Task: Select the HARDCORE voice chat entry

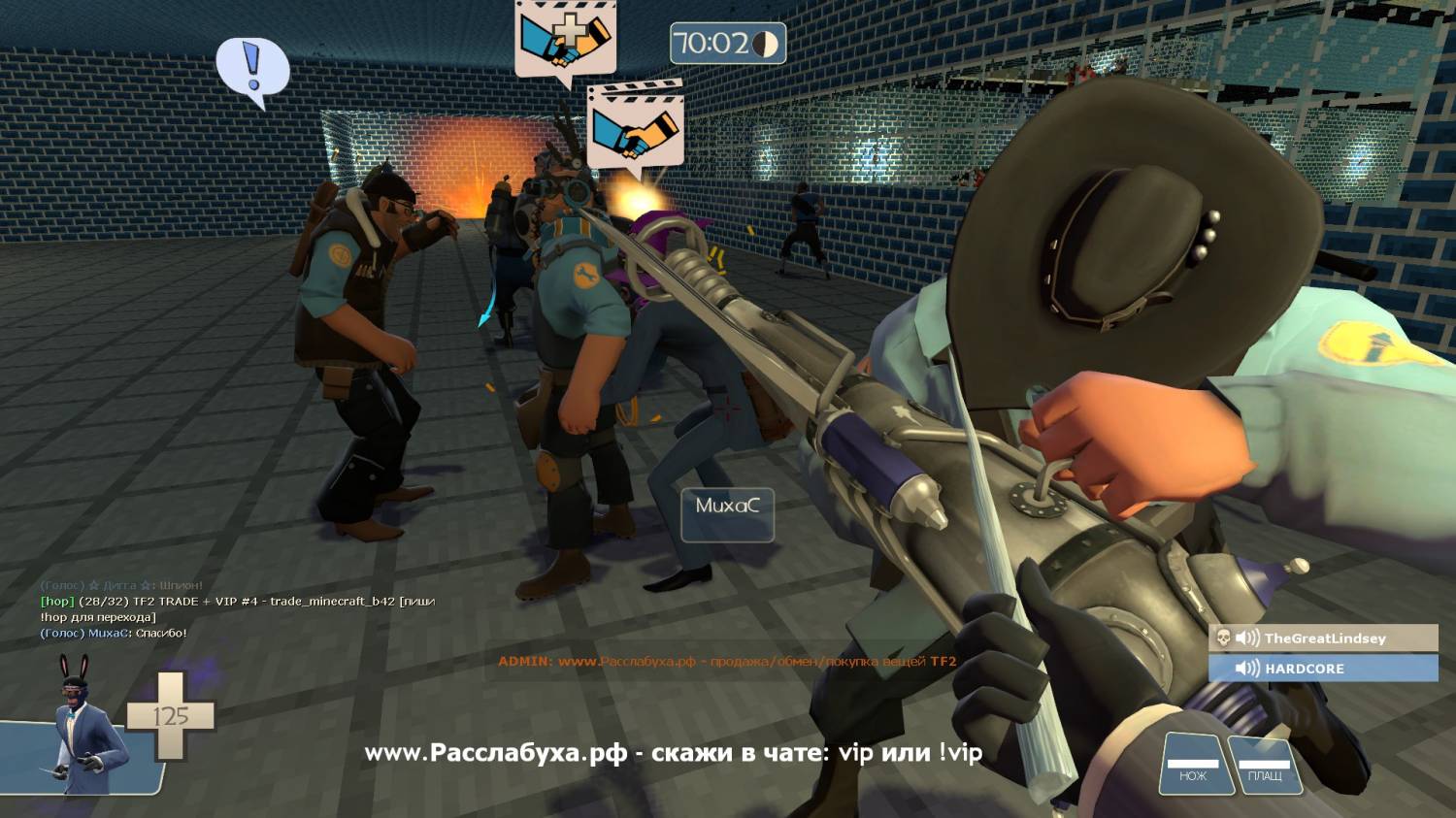Action: click(x=1322, y=669)
